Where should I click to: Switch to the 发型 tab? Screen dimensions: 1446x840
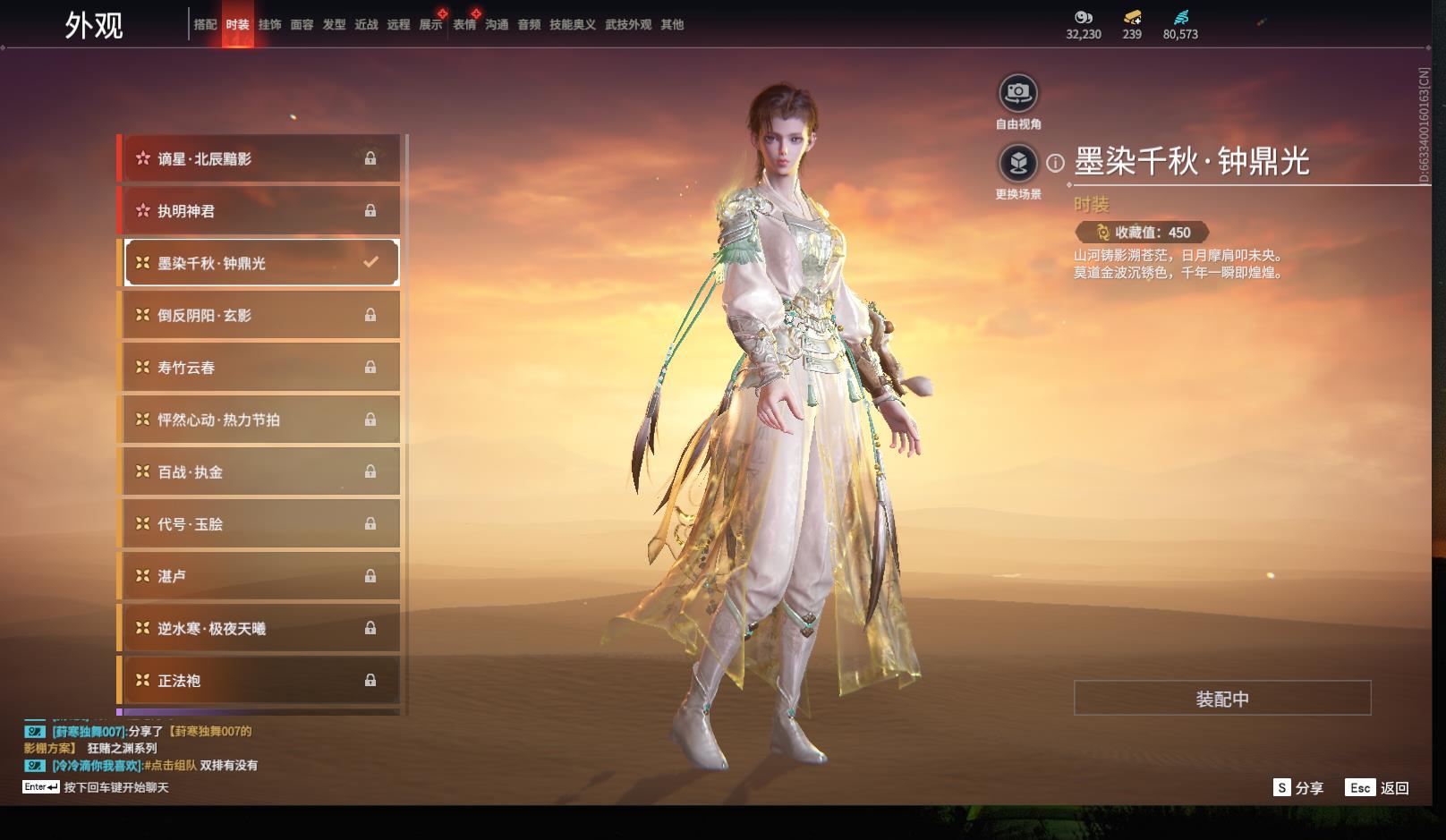pyautogui.click(x=334, y=25)
